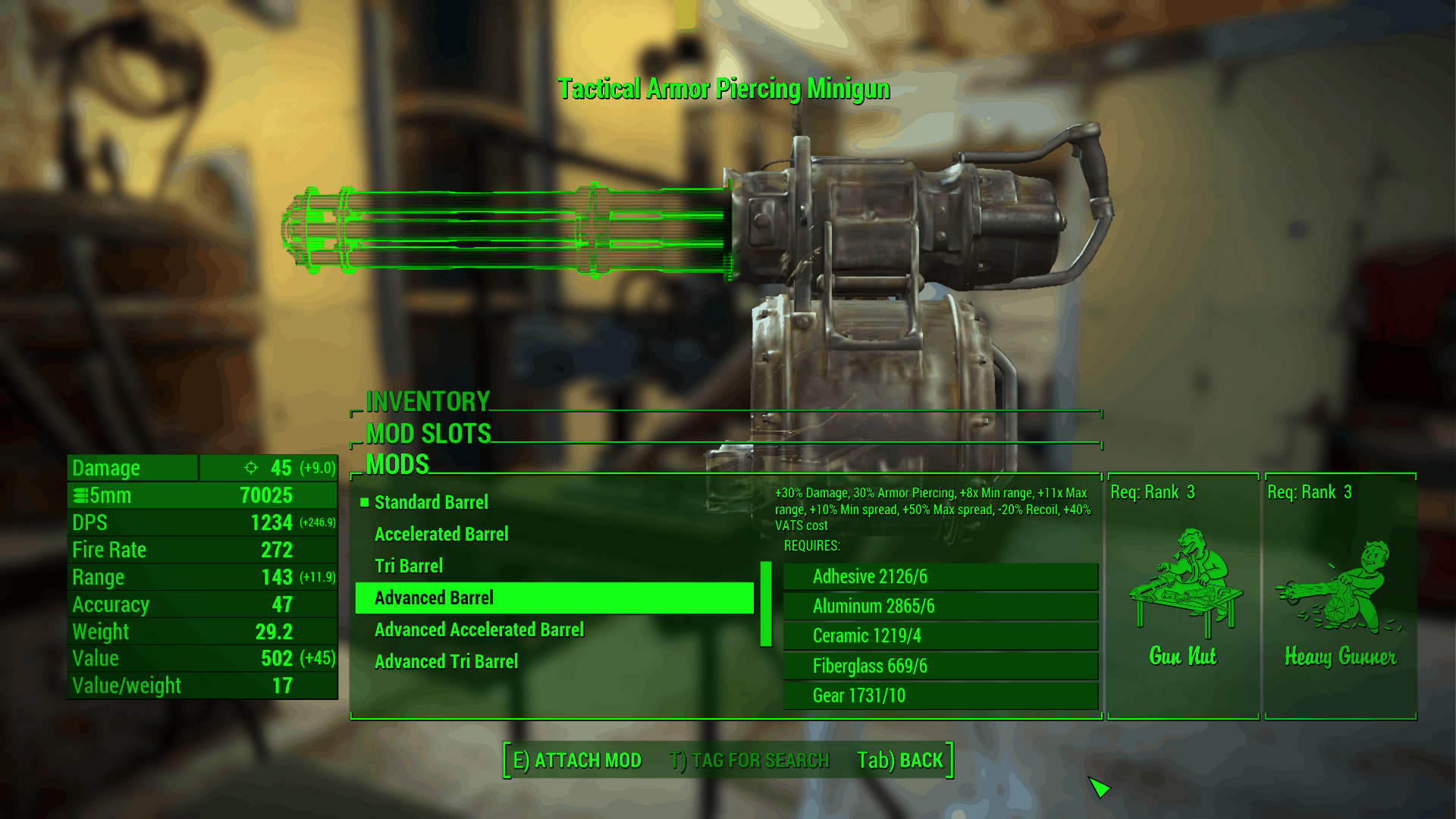This screenshot has height=819, width=1456.
Task: Select the Gear requirement row
Action: [x=940, y=696]
